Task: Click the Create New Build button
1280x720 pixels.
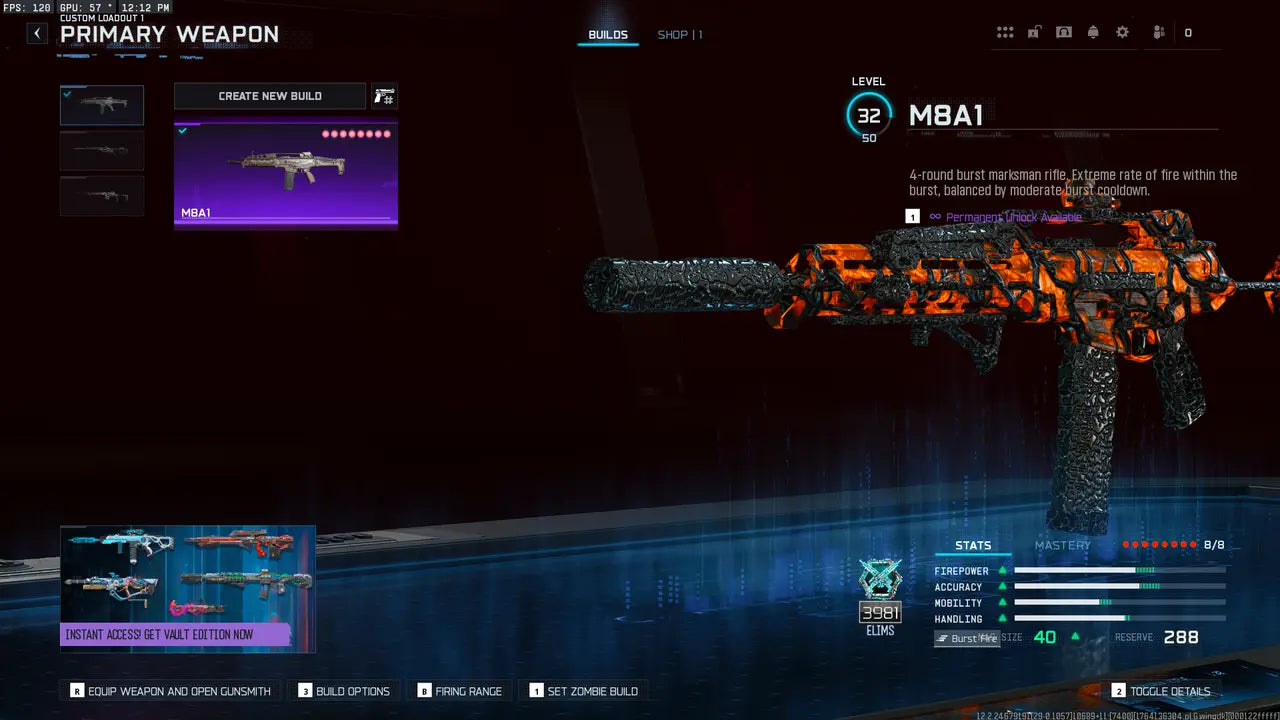Action: (269, 95)
